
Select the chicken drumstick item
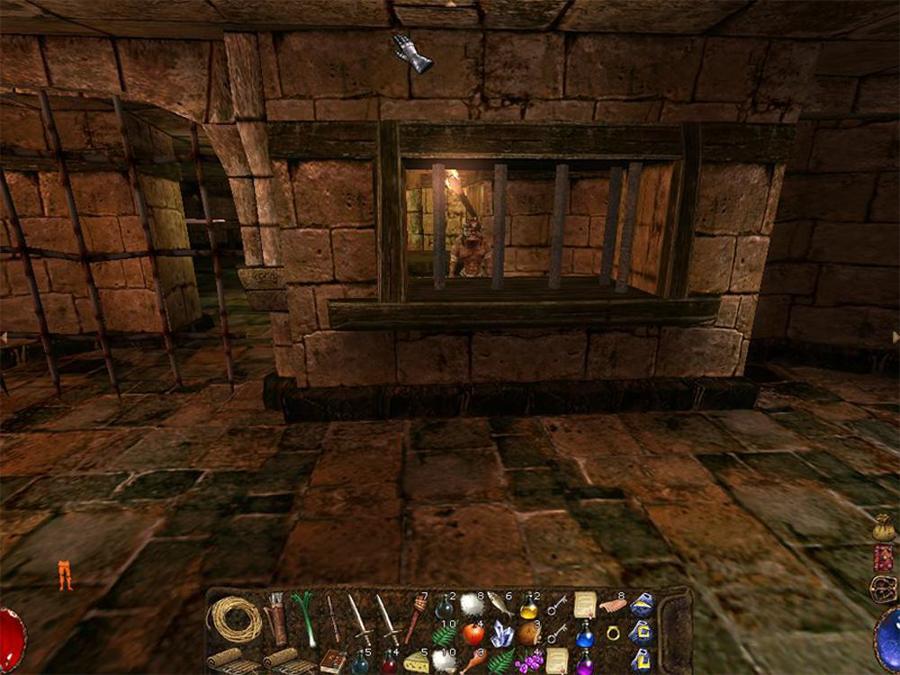point(473,660)
